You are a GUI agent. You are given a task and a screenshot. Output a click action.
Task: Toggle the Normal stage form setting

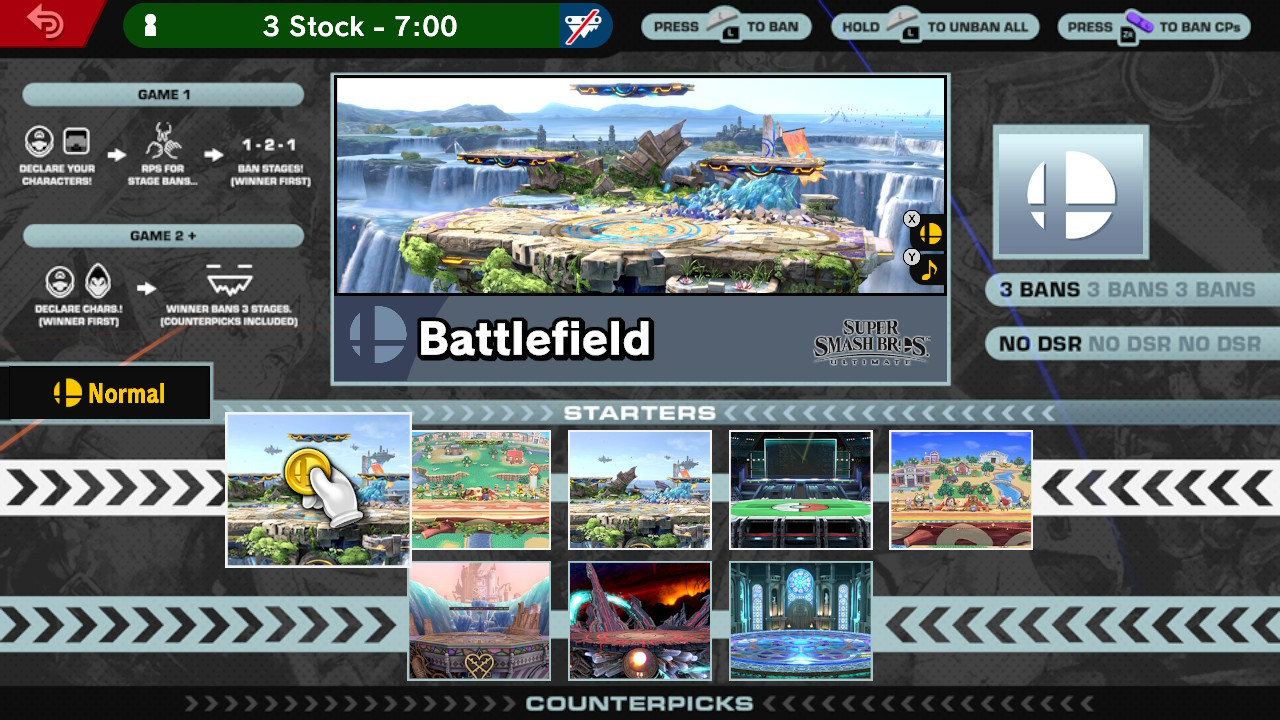pyautogui.click(x=107, y=393)
